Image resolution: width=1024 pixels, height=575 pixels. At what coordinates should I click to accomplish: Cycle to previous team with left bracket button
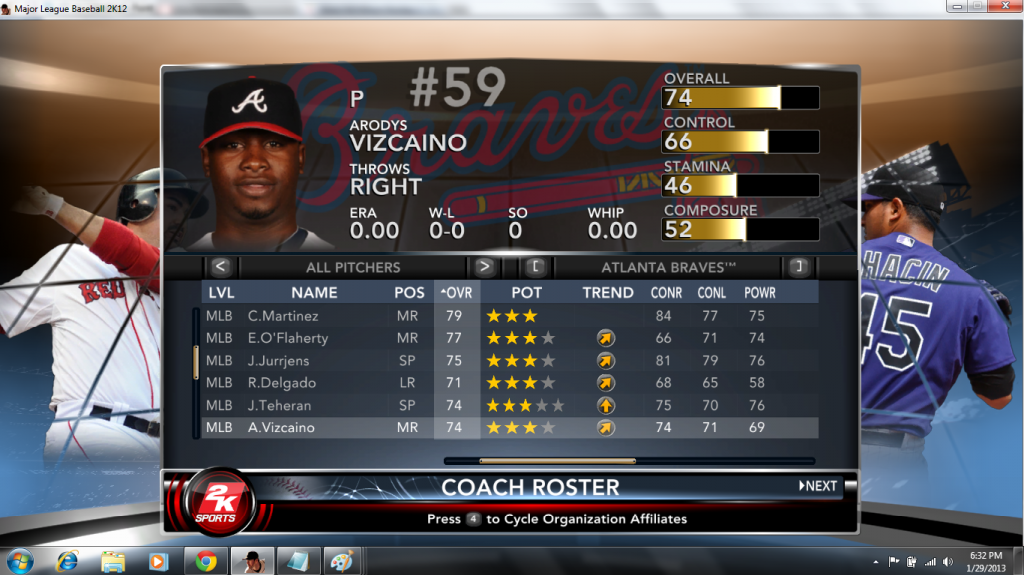536,267
